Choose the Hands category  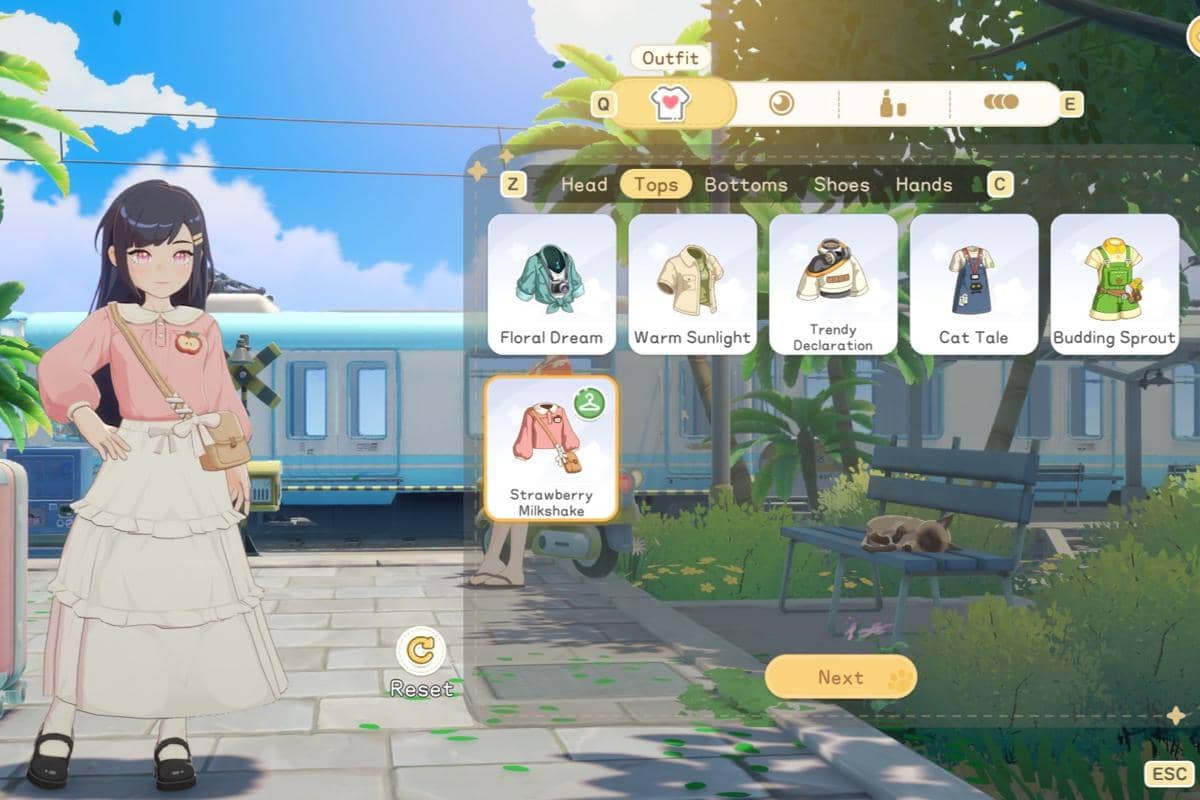(x=924, y=184)
